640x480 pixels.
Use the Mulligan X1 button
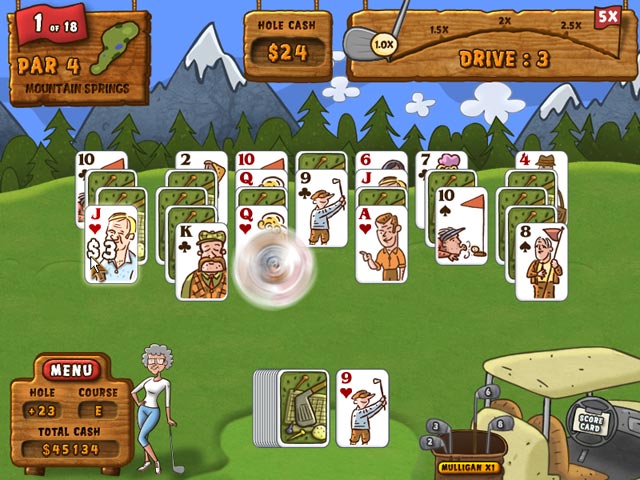coord(467,467)
